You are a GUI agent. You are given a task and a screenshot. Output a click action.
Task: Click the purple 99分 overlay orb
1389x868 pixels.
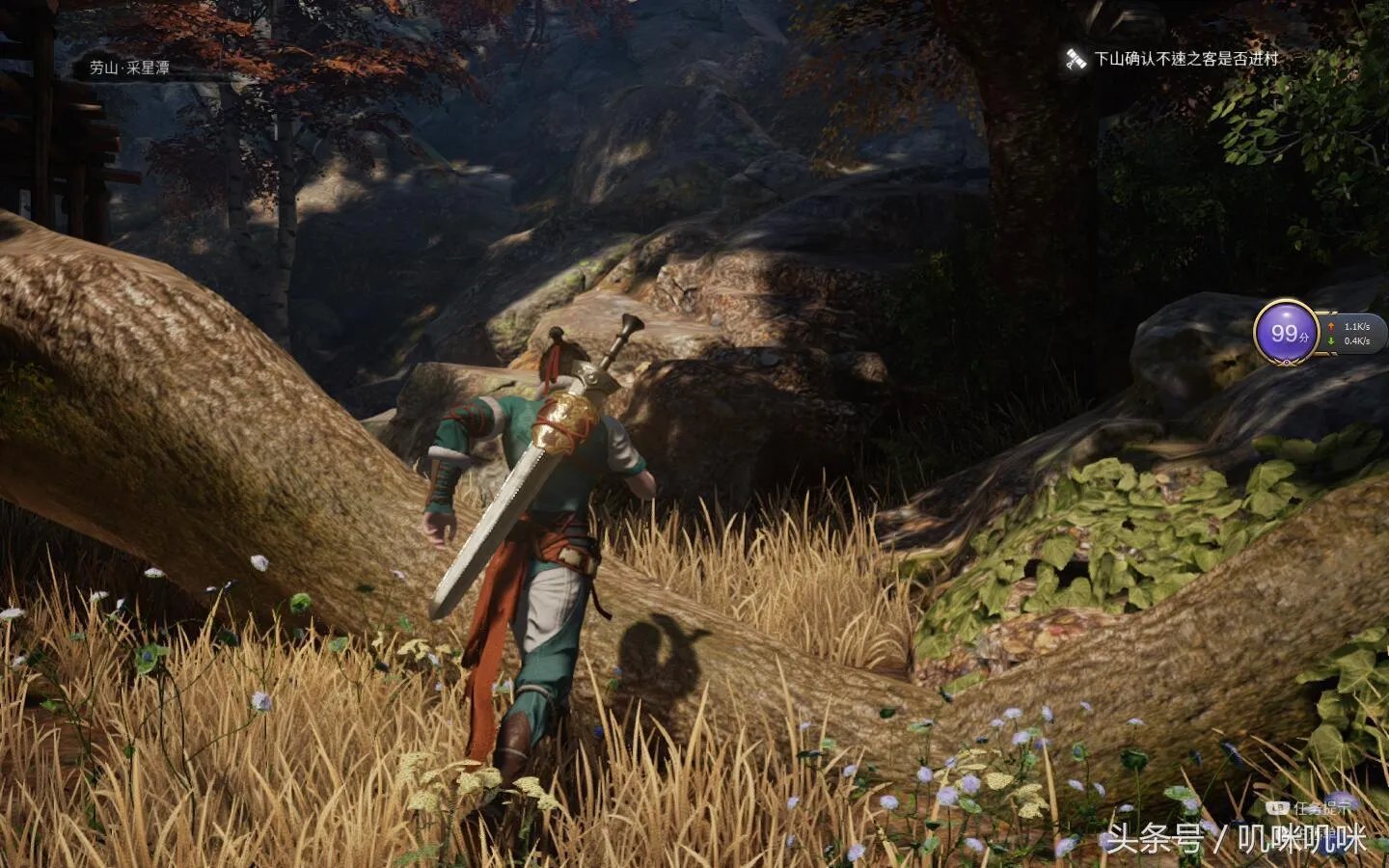1287,333
